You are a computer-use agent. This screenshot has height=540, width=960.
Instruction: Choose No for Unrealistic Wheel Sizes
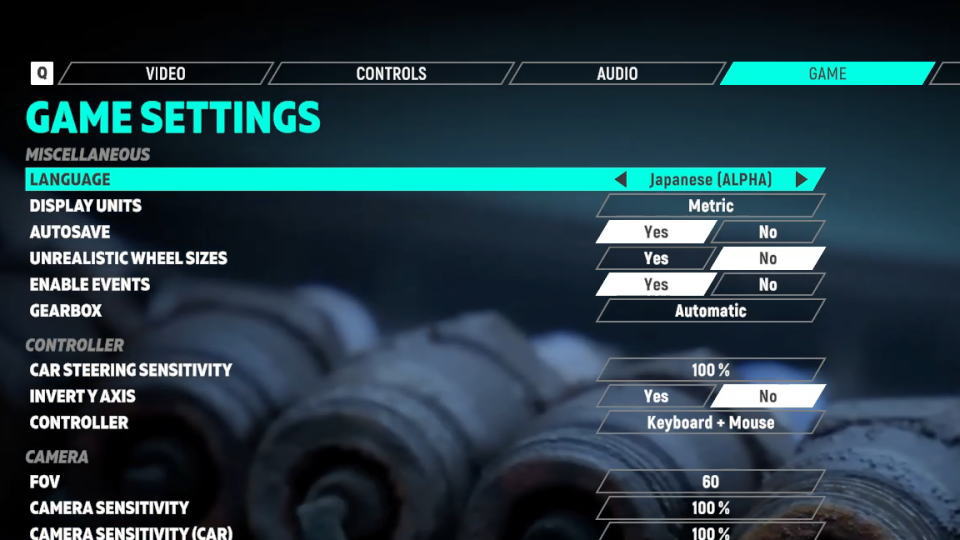[767, 258]
